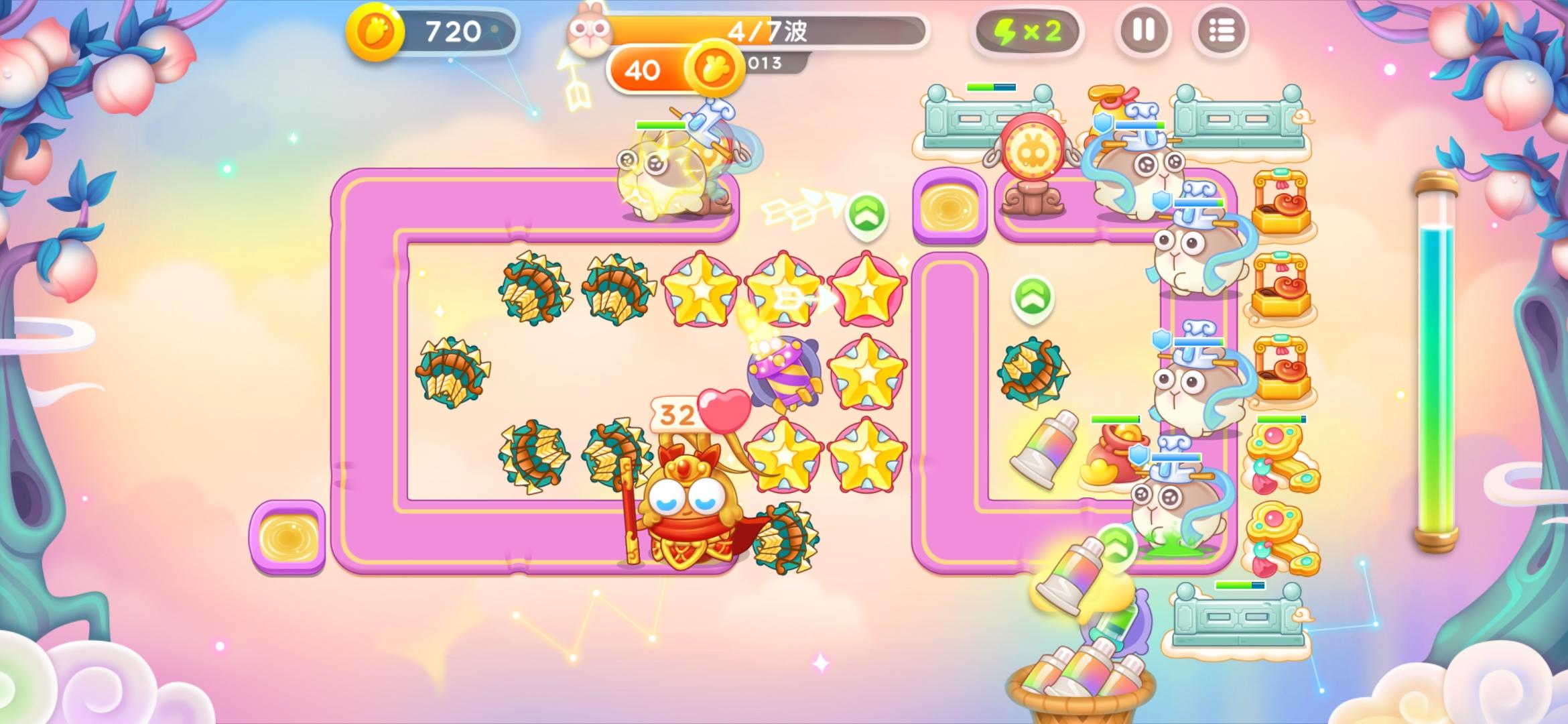Tap the skull drum tower

point(1032,144)
